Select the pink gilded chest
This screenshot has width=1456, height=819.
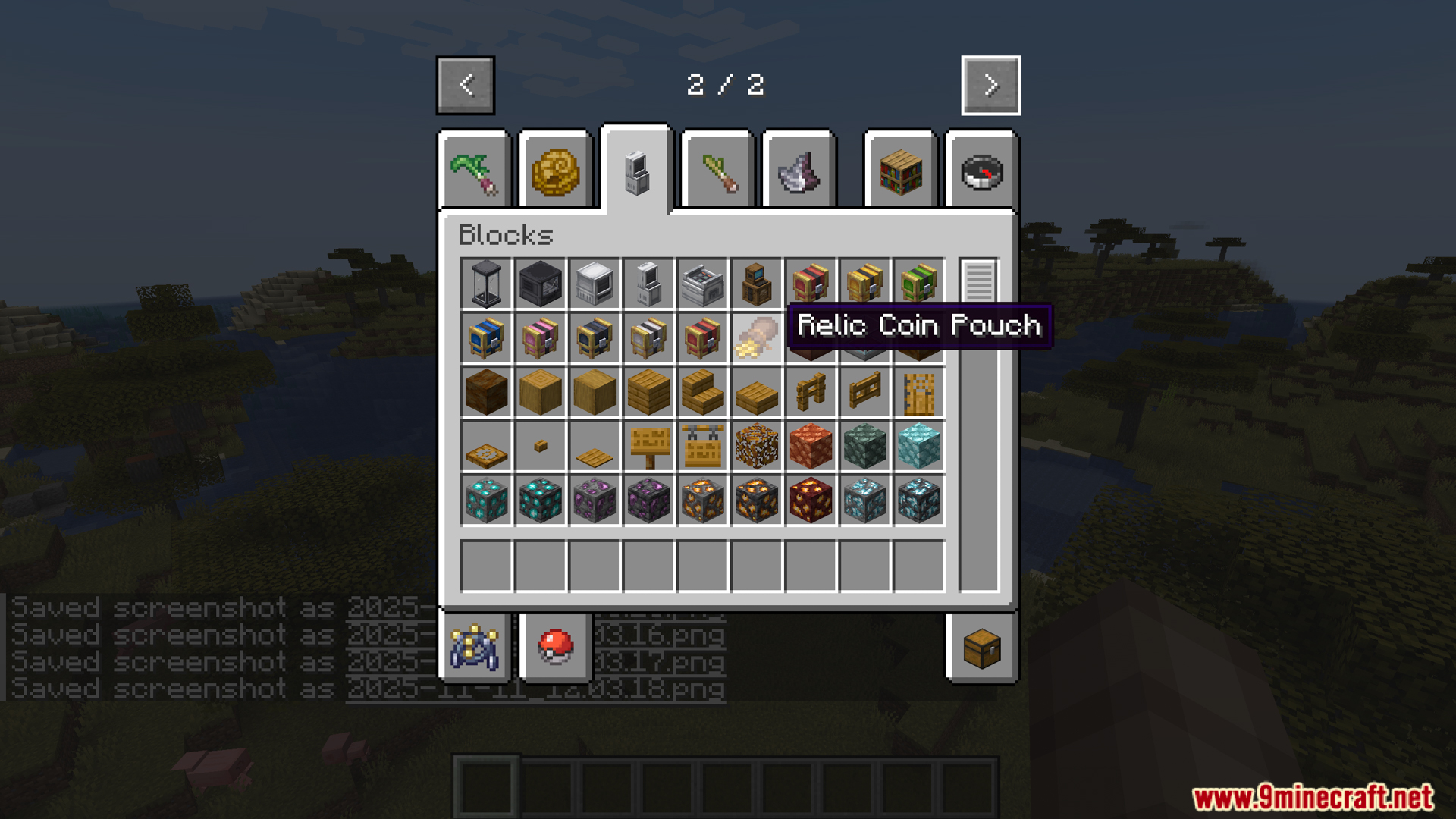[541, 337]
